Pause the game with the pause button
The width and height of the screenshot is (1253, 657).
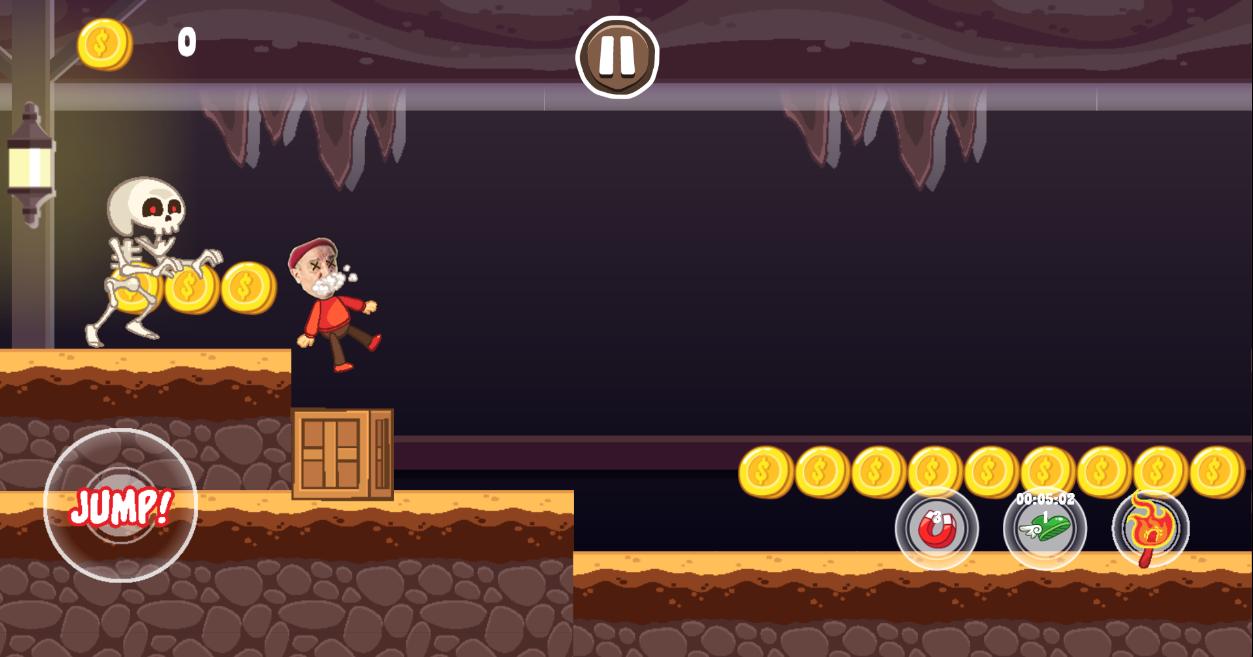[617, 57]
